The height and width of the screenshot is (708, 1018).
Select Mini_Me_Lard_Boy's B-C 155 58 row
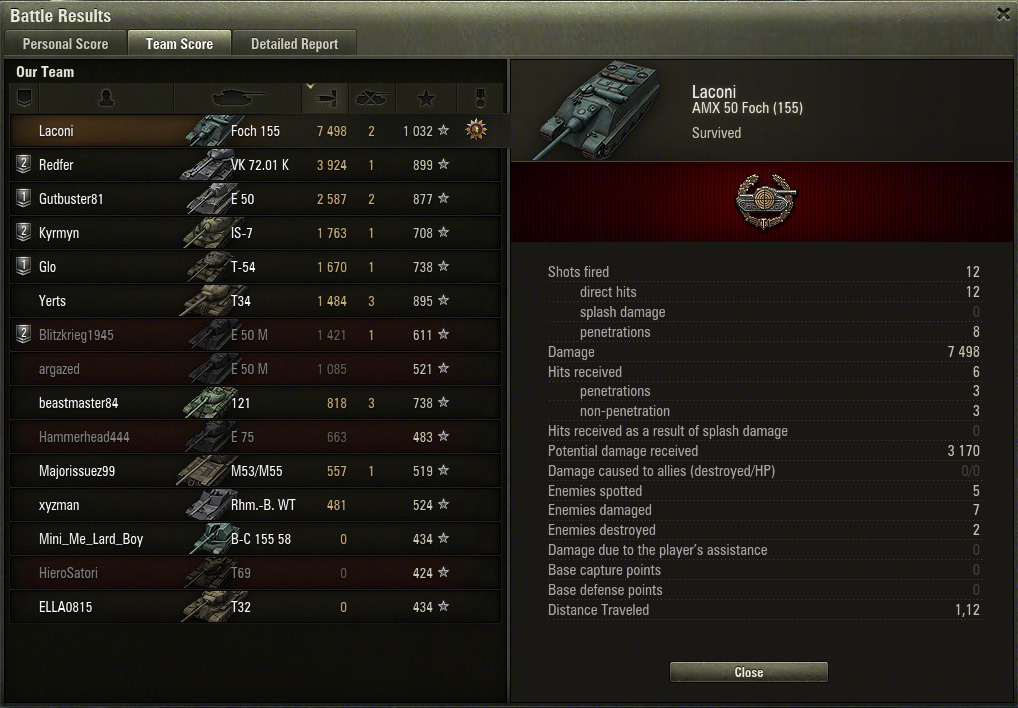[255, 539]
